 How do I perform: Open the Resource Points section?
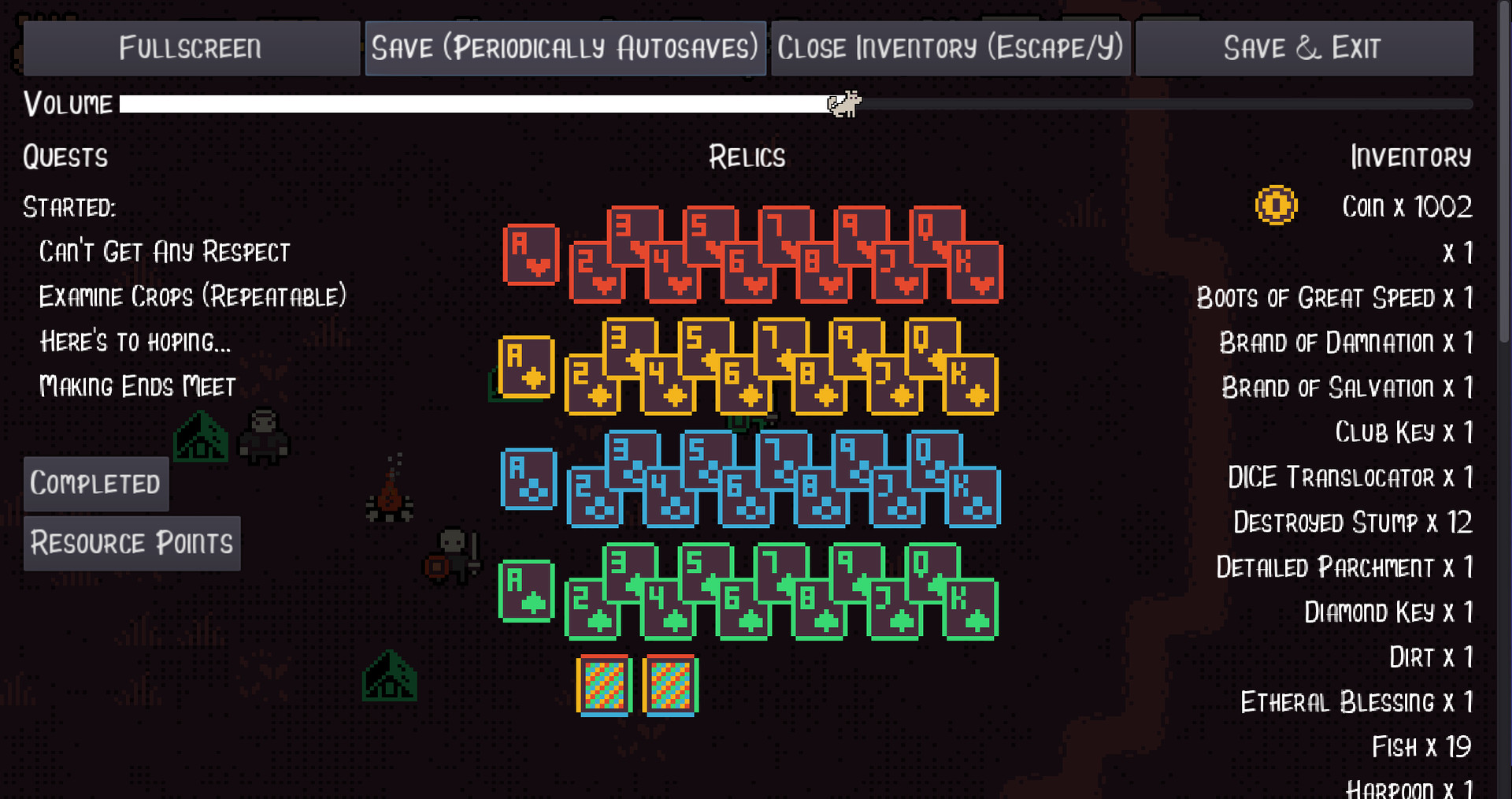coord(132,542)
